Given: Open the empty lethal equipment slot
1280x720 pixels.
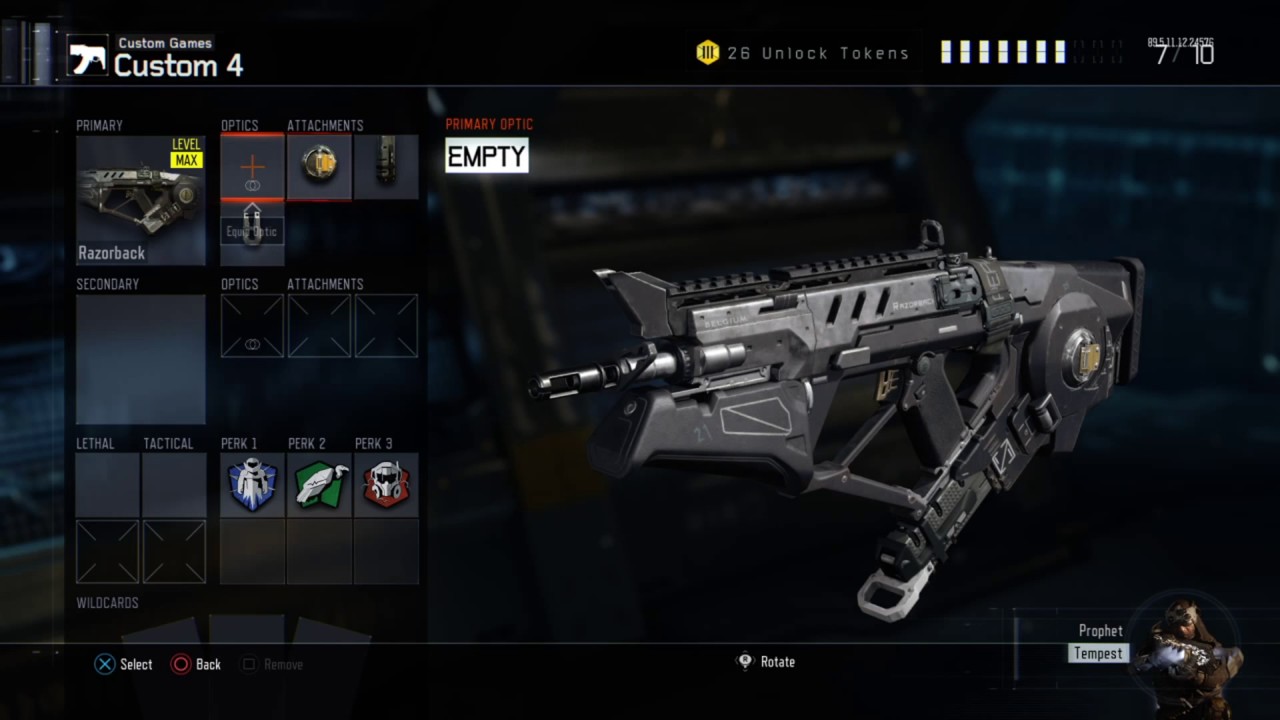Looking at the screenshot, I should (107, 485).
